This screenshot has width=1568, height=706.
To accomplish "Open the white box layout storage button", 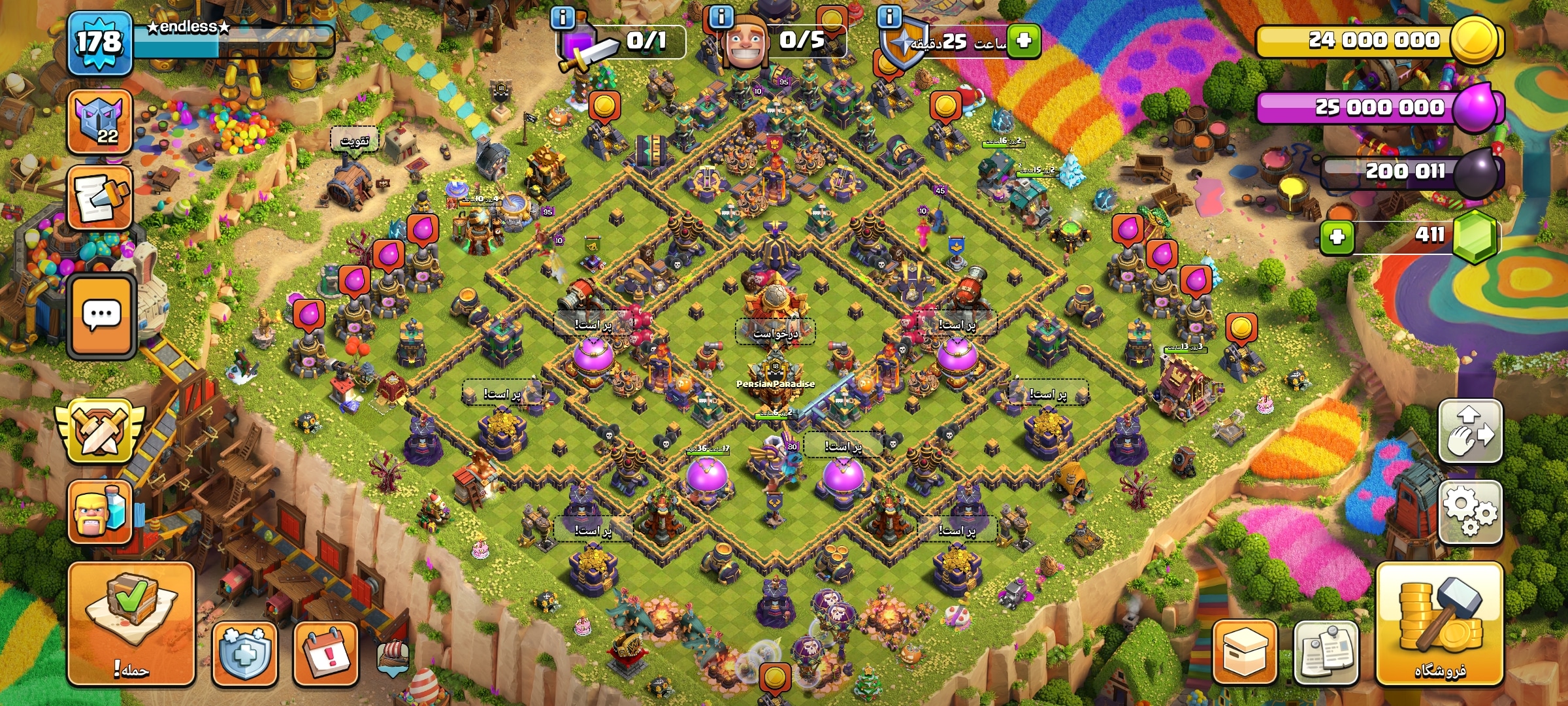I will [x=1245, y=652].
